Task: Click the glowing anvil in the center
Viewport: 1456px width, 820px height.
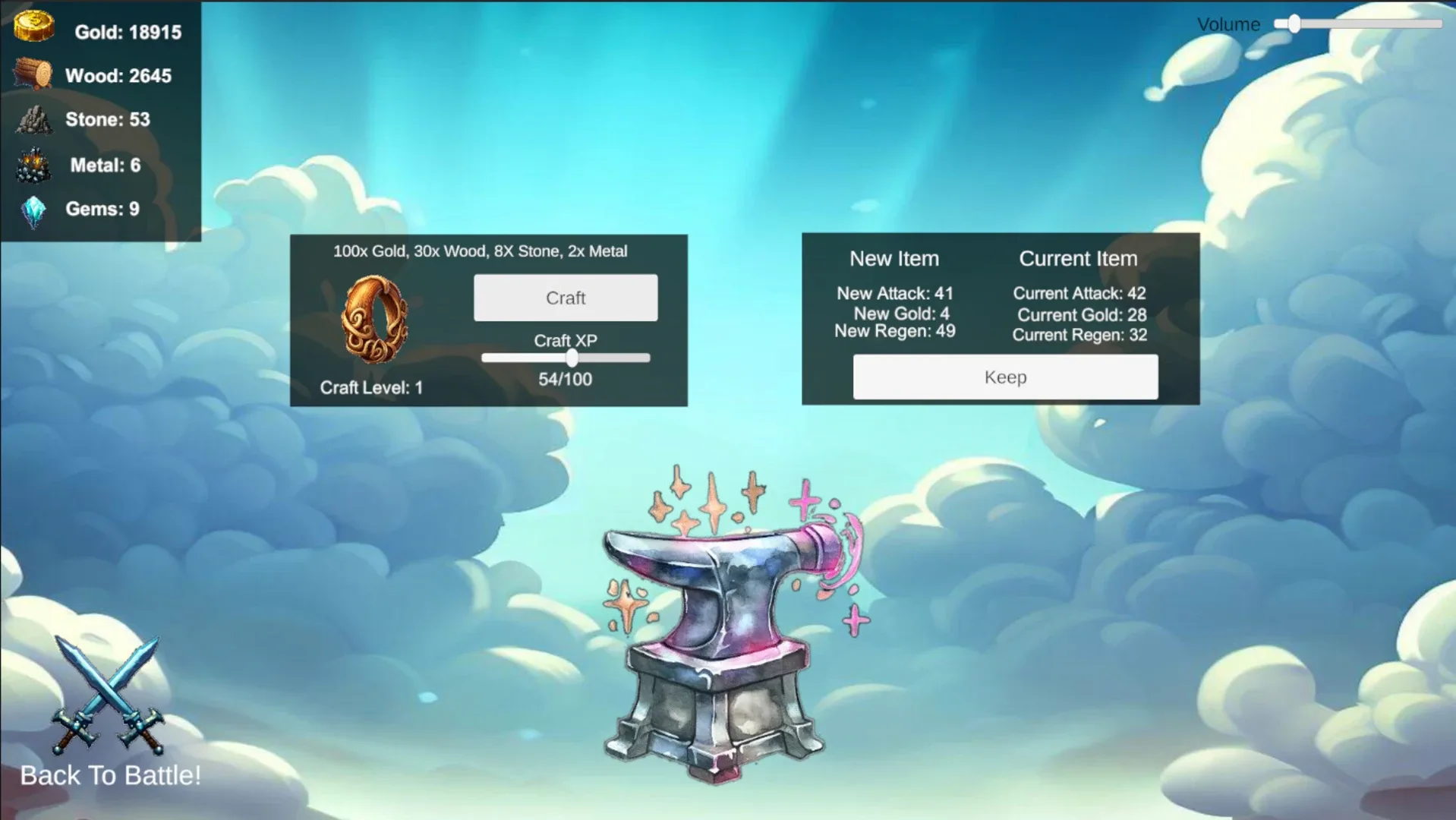Action: point(721,623)
